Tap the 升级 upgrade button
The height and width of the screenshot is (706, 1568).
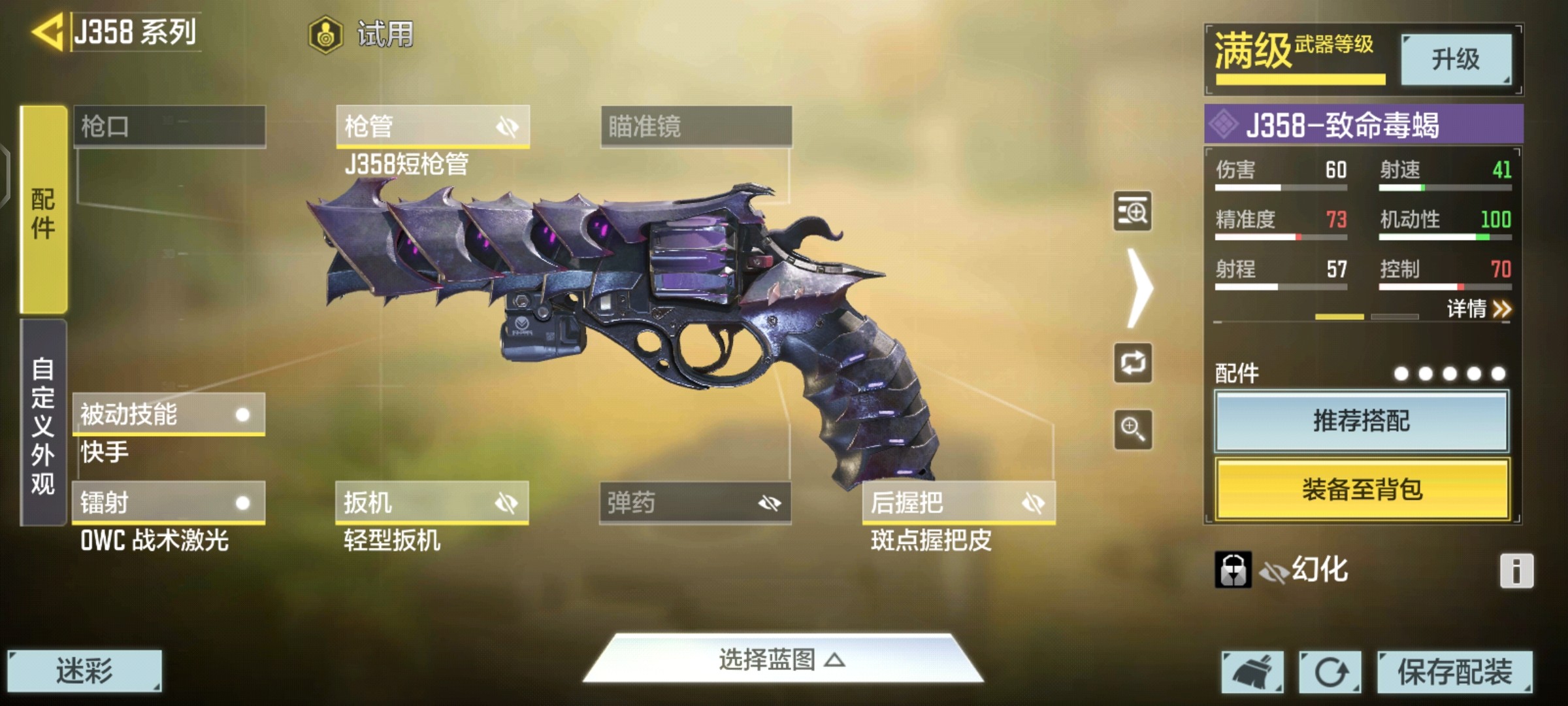pyautogui.click(x=1456, y=60)
